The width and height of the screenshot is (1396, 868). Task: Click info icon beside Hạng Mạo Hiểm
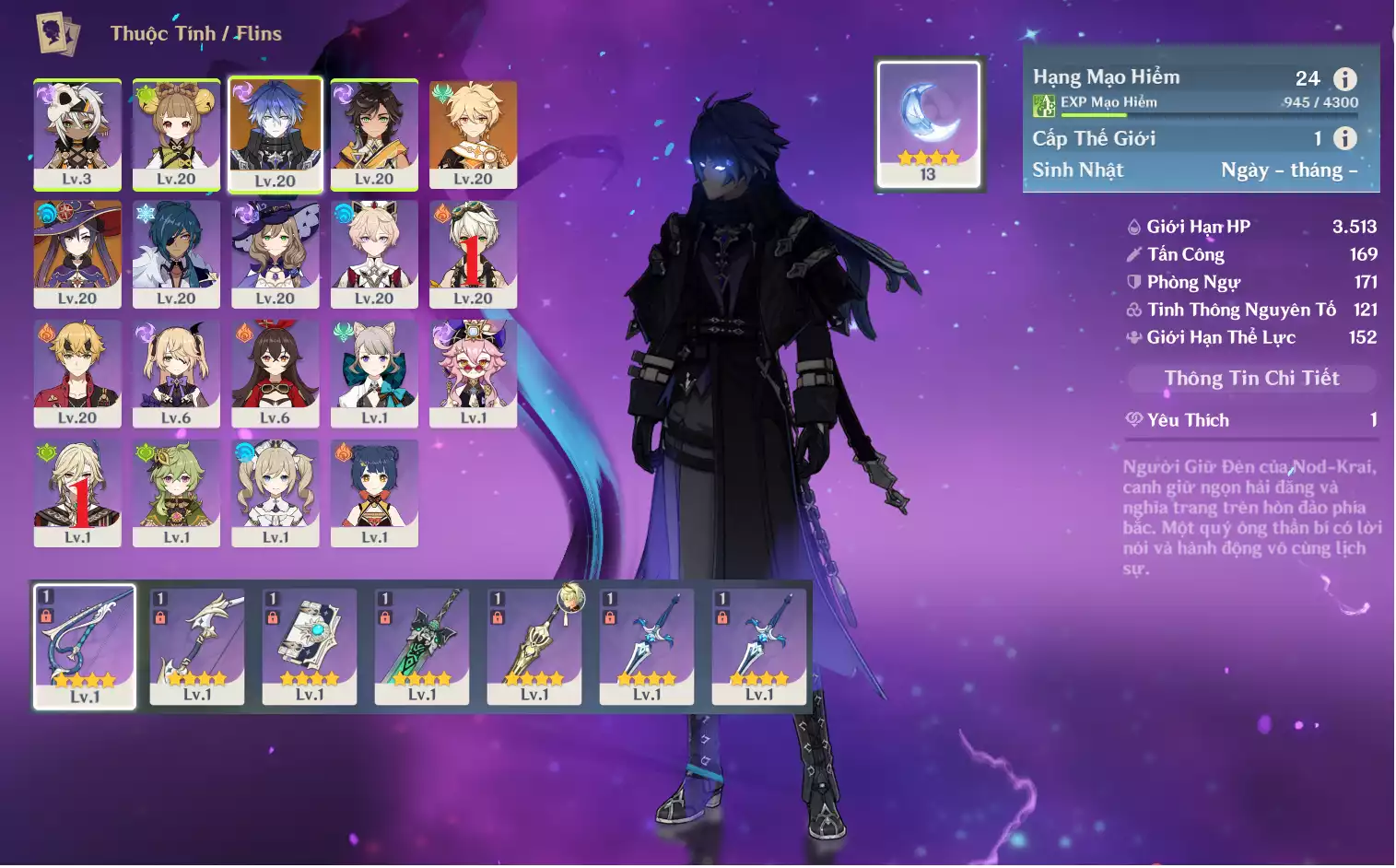pos(1344,79)
